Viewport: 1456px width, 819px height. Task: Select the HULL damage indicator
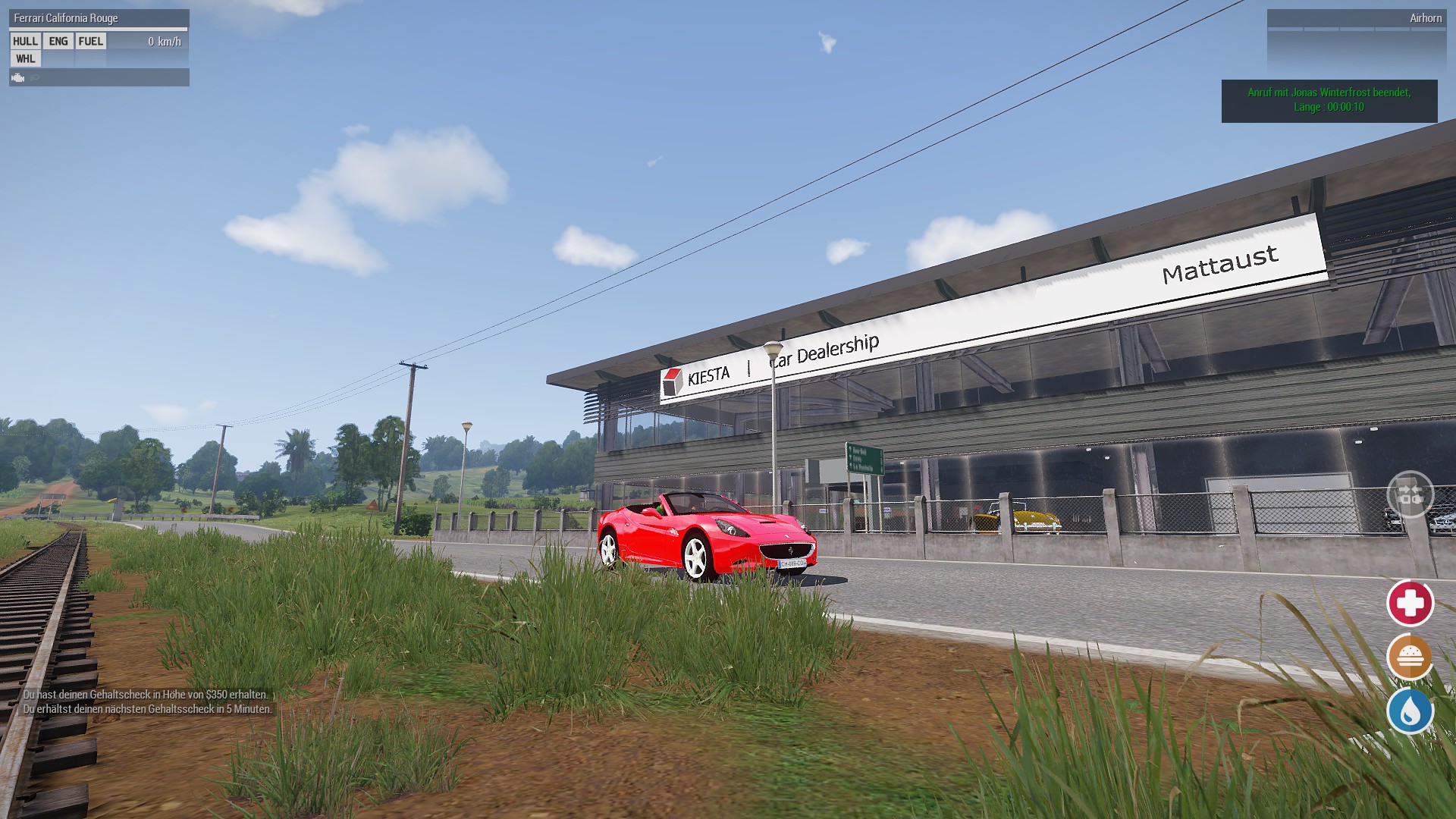pyautogui.click(x=25, y=42)
